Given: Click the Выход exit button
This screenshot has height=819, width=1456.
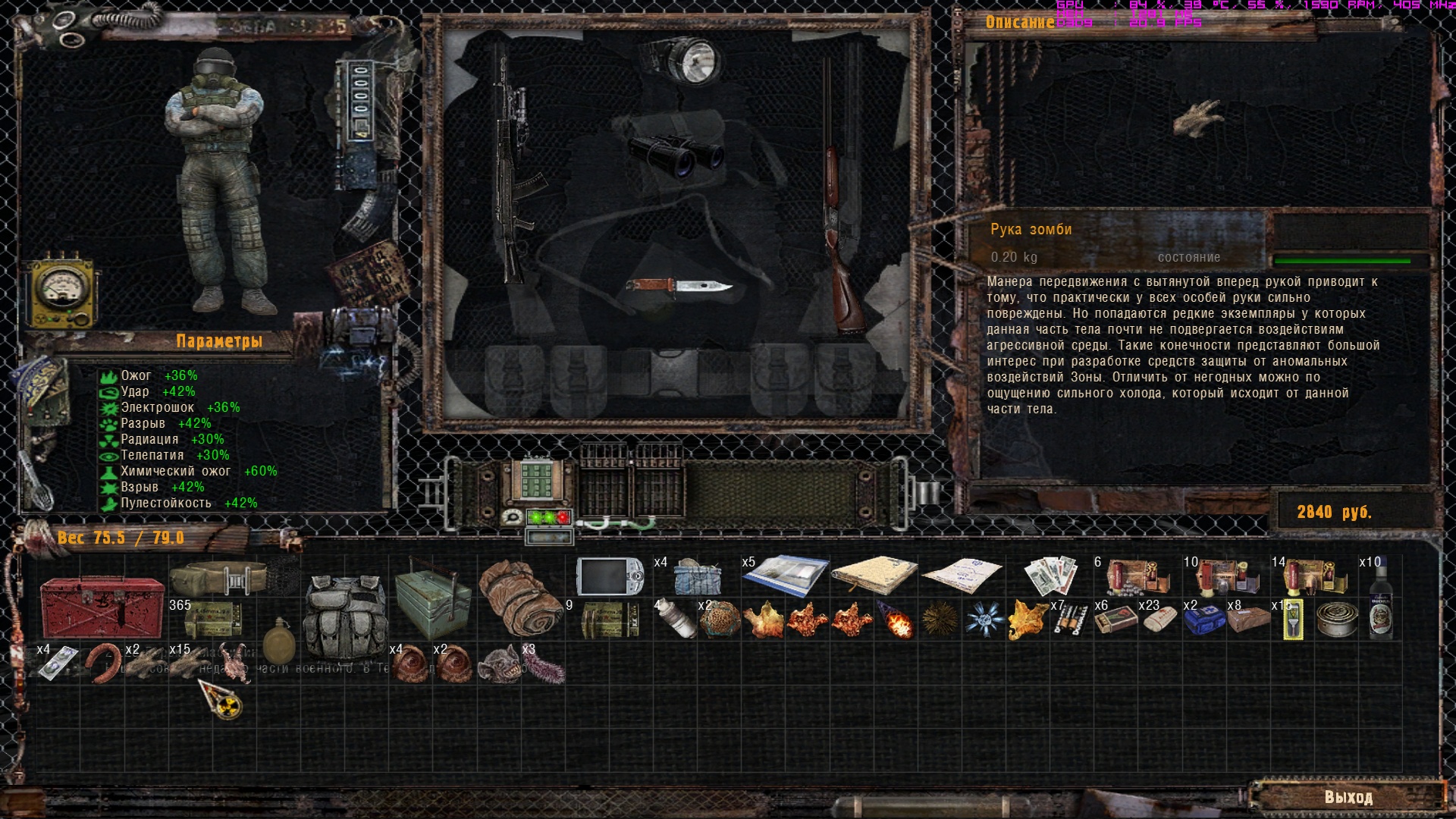Looking at the screenshot, I should [x=1348, y=797].
